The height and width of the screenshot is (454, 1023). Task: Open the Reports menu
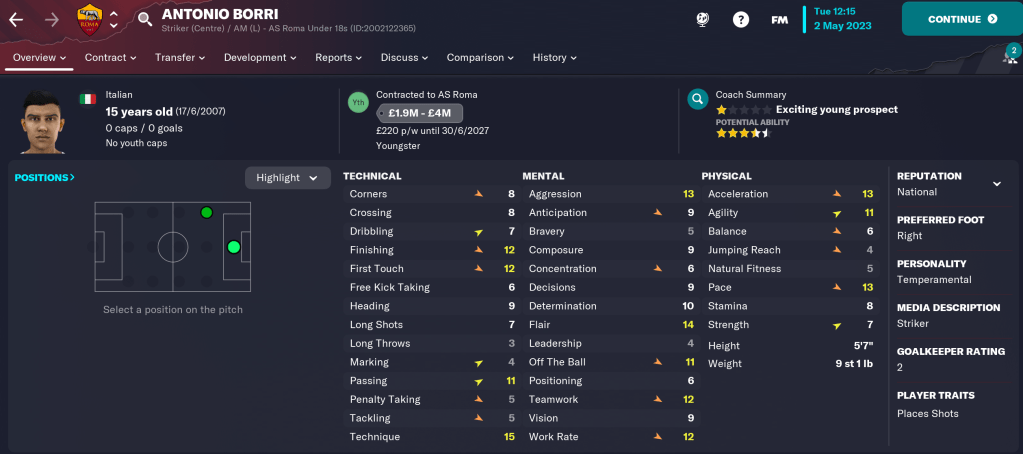point(338,58)
